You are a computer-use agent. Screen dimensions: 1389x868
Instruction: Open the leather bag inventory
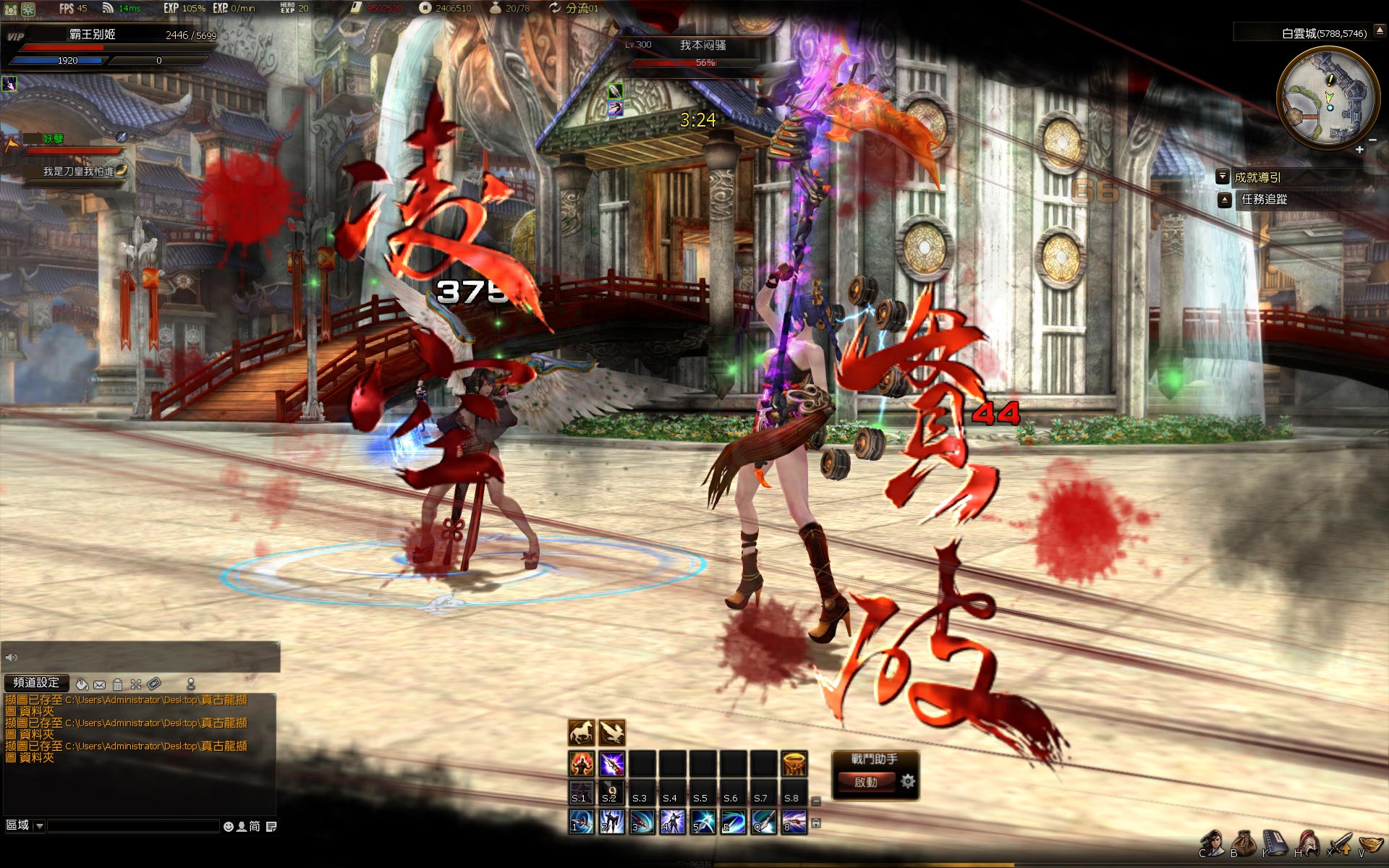tap(1244, 844)
